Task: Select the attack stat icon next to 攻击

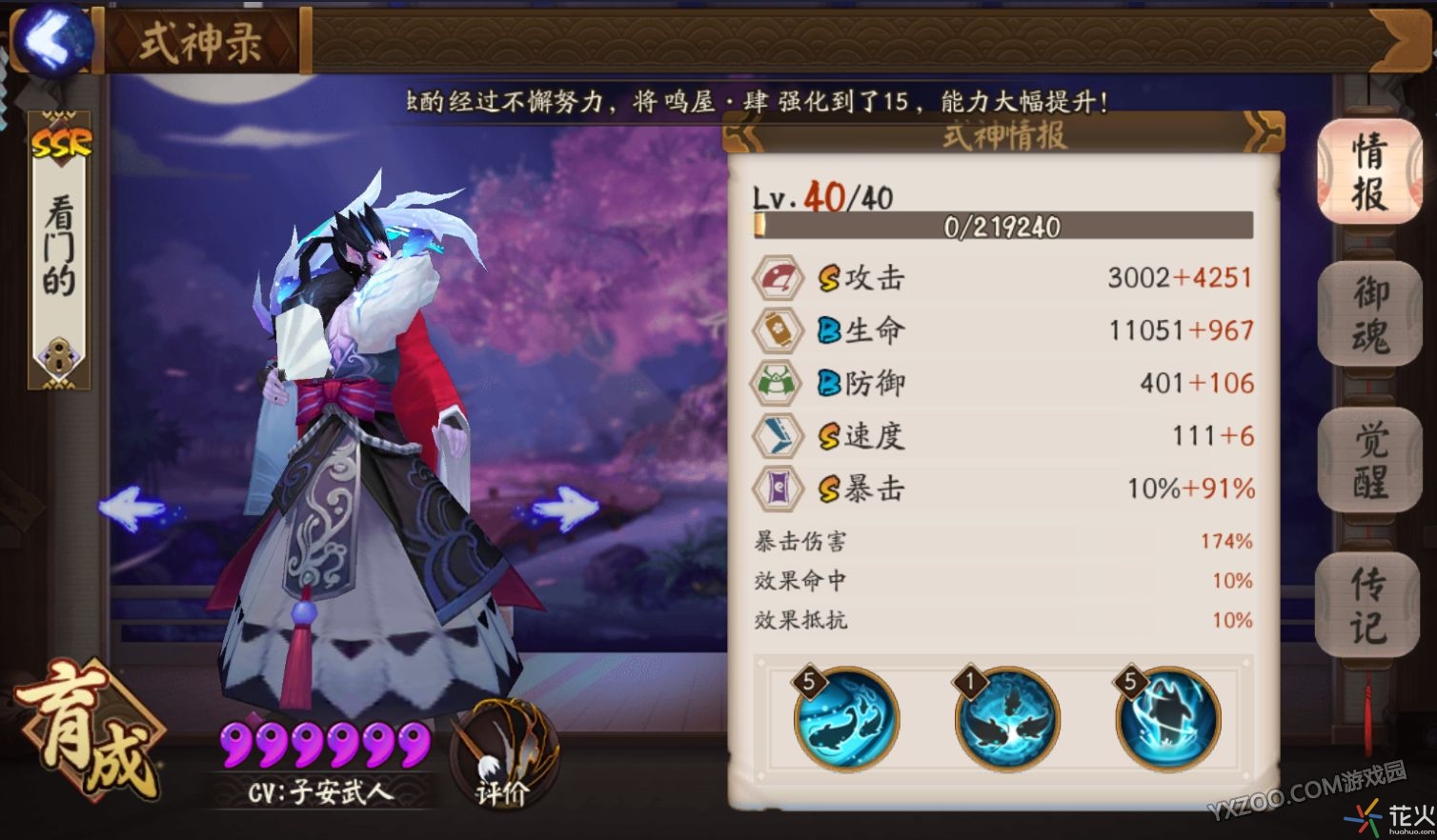Action: (778, 277)
